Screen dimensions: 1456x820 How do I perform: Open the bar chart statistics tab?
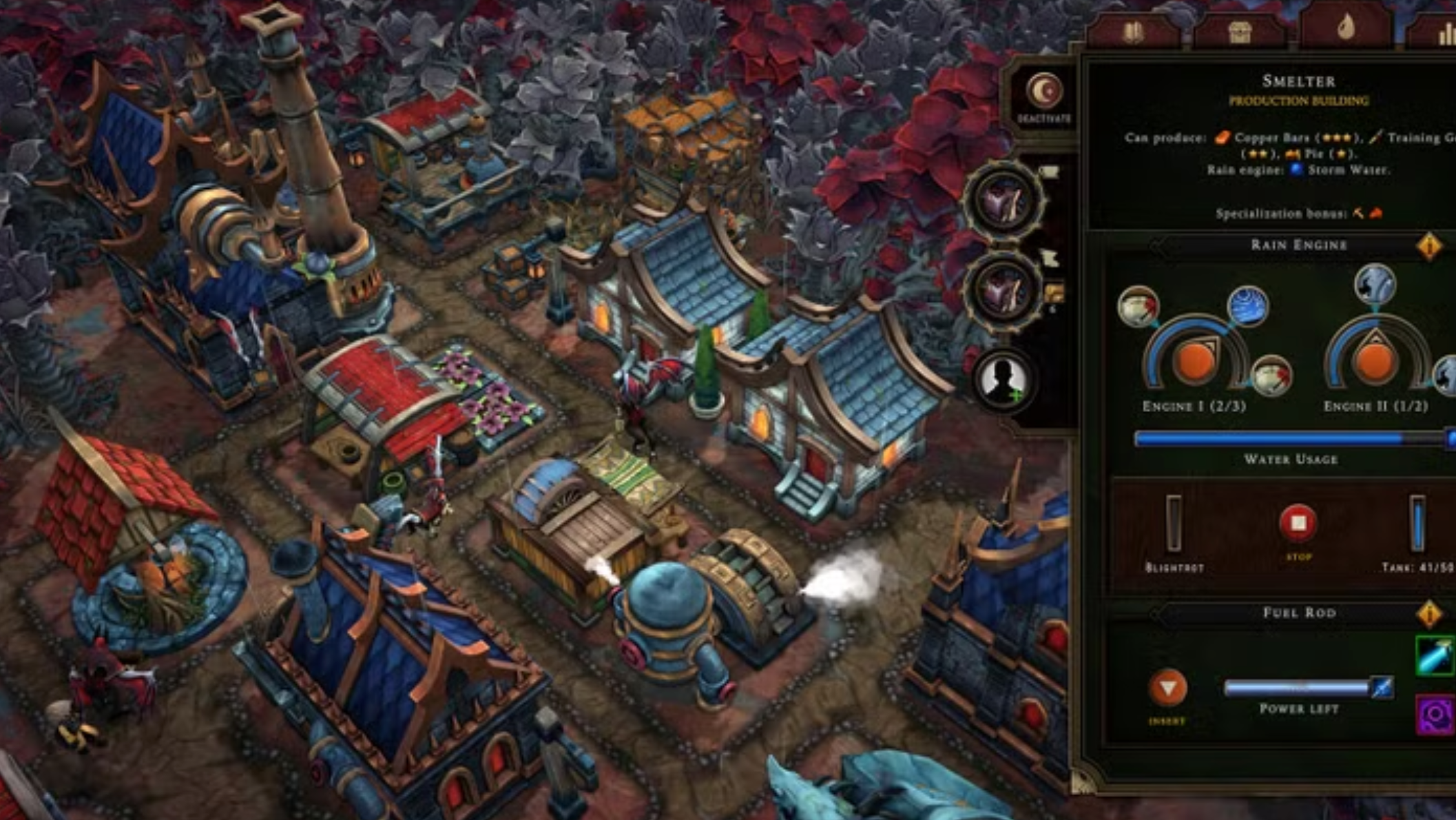(x=1444, y=34)
